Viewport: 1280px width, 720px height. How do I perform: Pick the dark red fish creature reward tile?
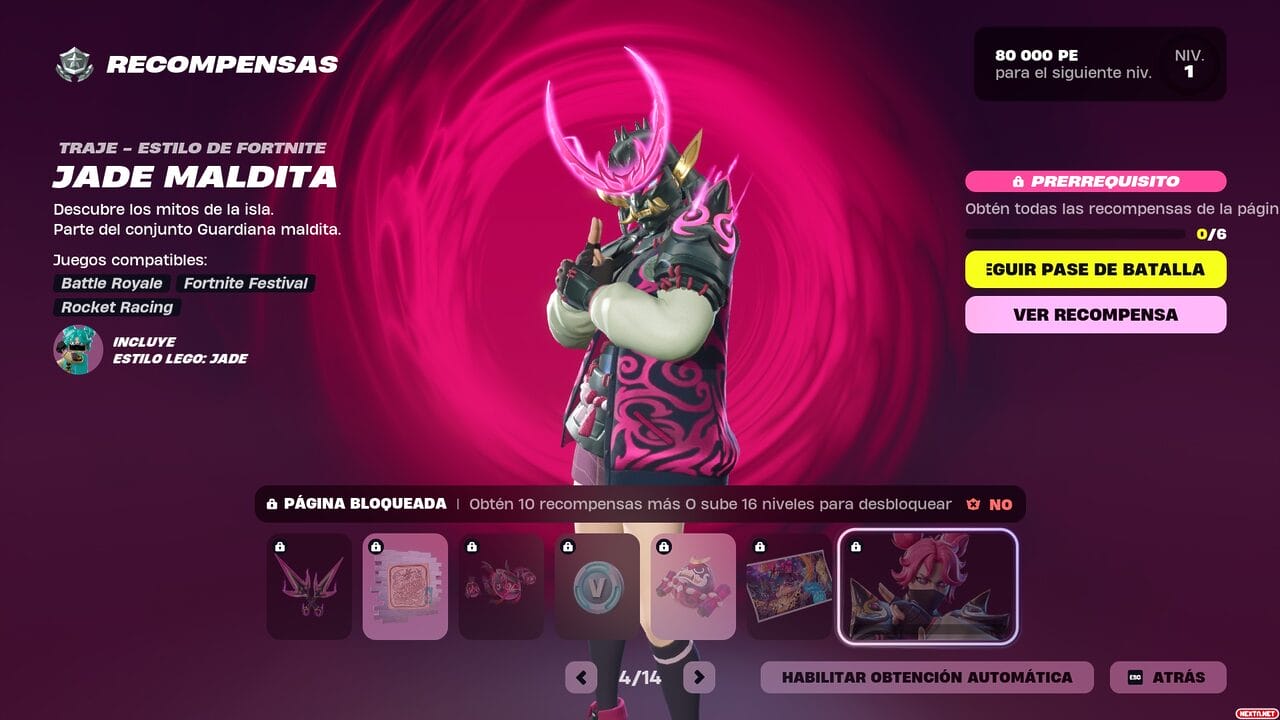click(x=501, y=586)
